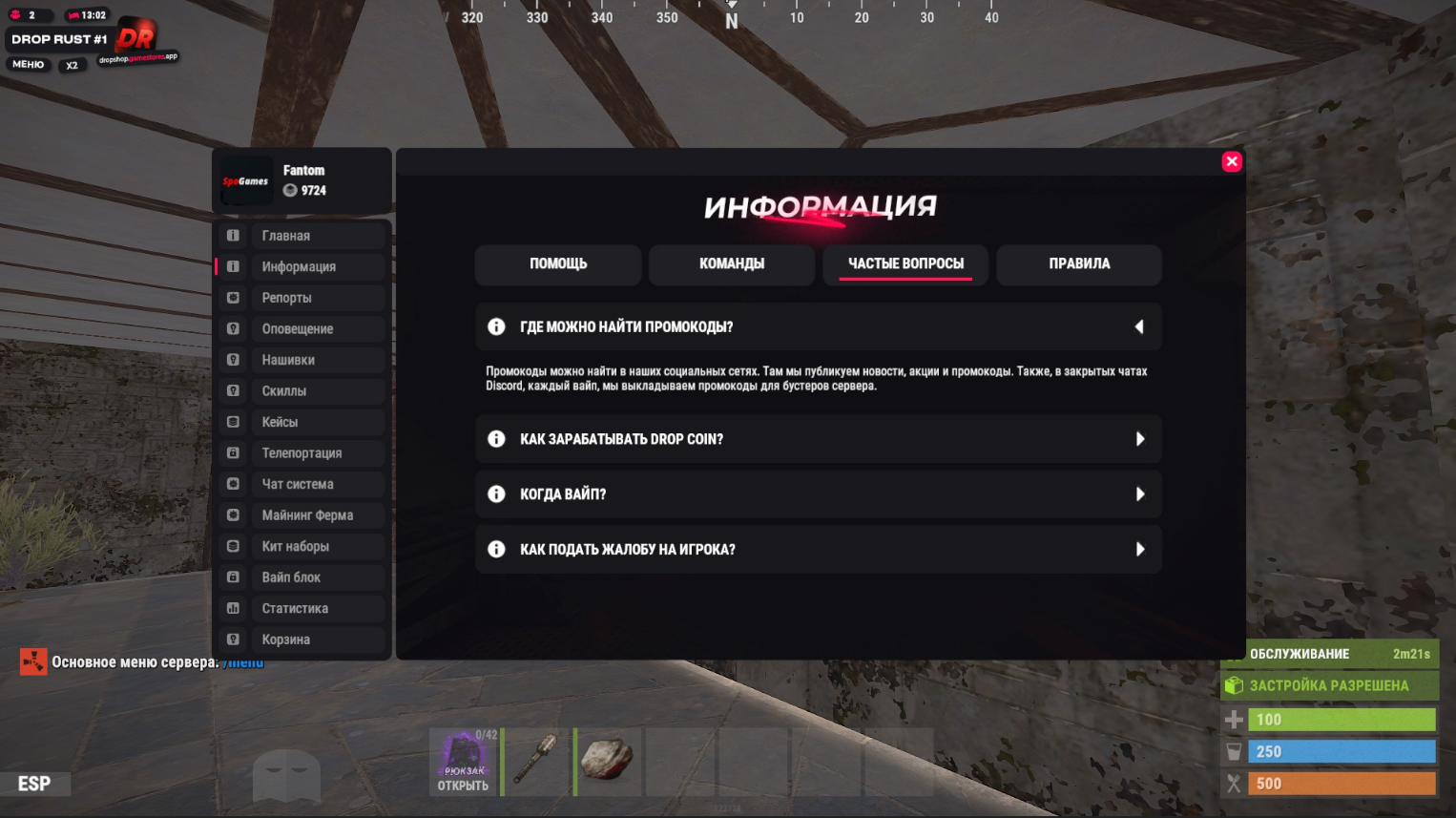Image resolution: width=1456 pixels, height=818 pixels.
Task: Collapse the promo codes question
Action: (1139, 327)
